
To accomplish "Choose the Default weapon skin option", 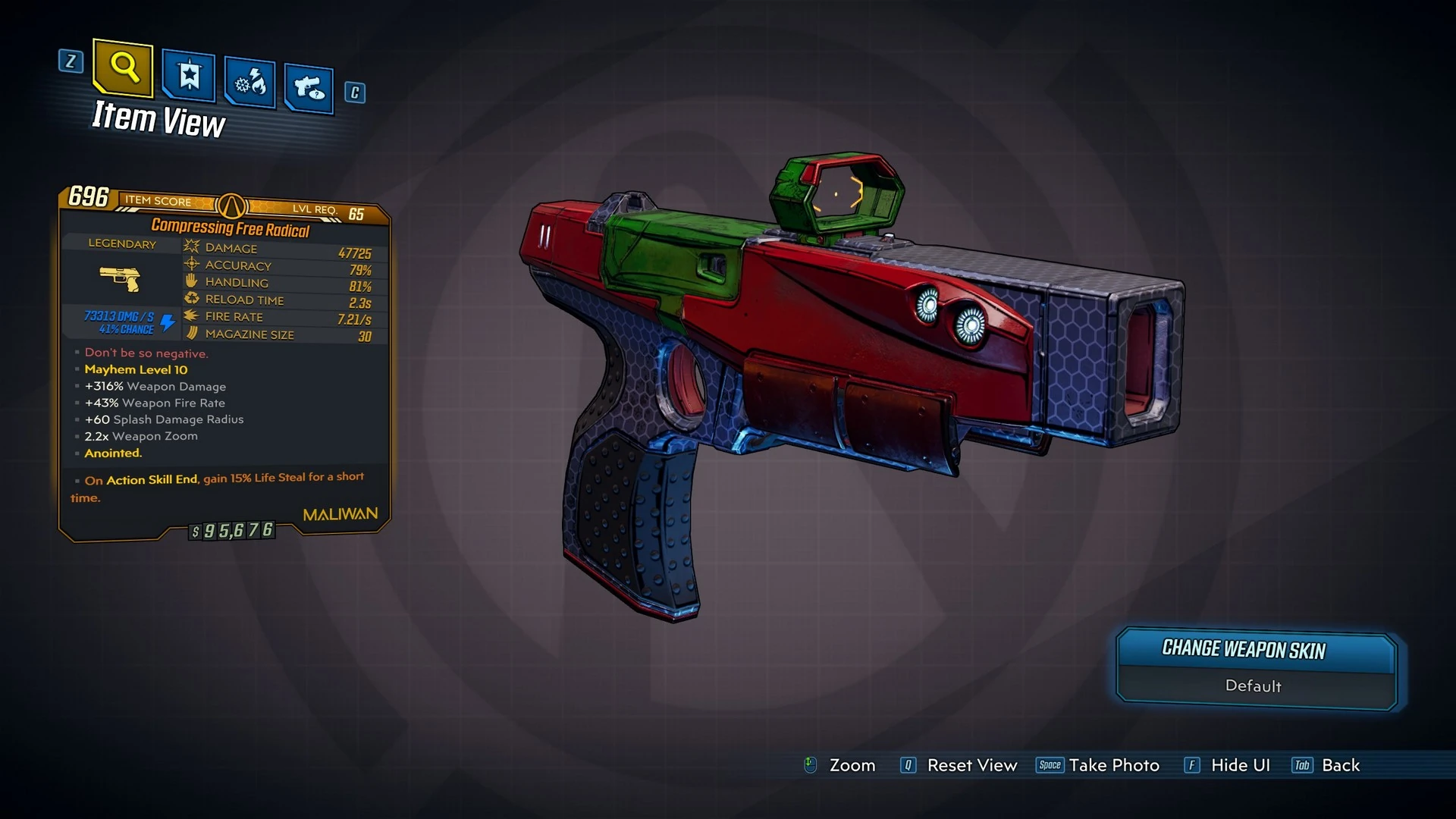I will pos(1254,686).
